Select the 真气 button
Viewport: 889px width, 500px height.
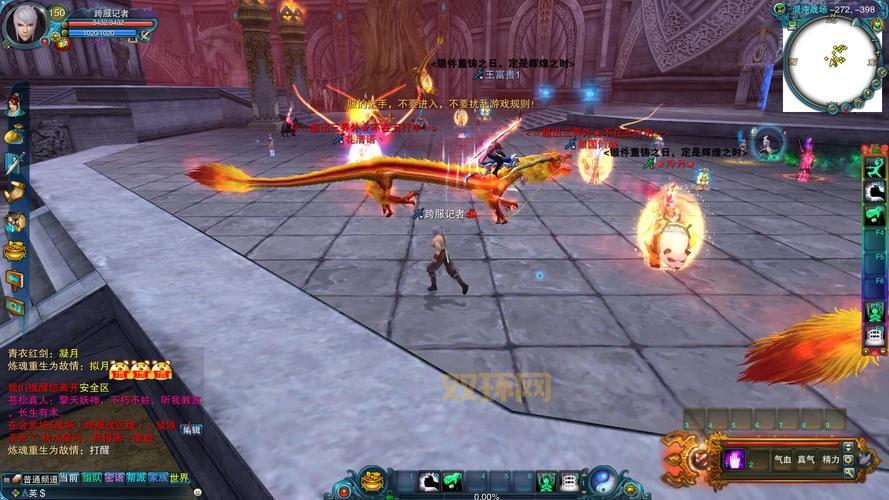coord(806,460)
